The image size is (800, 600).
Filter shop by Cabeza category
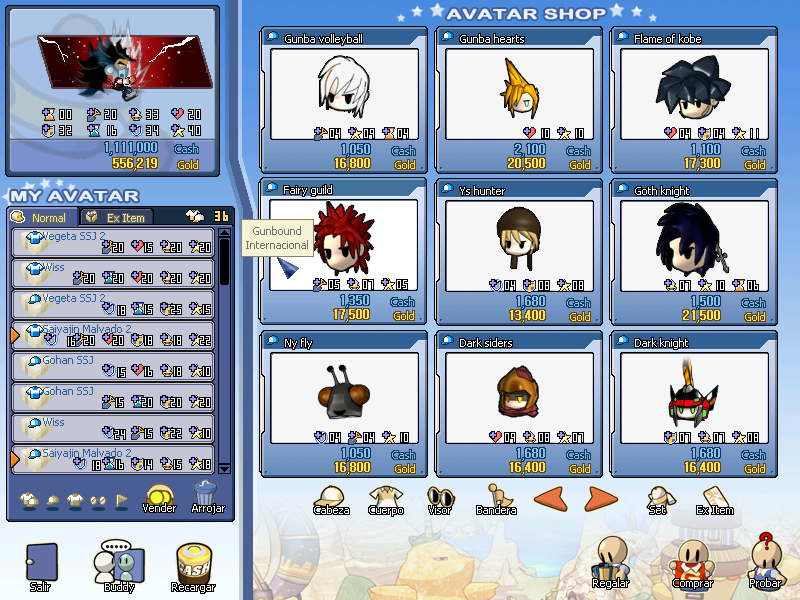331,499
